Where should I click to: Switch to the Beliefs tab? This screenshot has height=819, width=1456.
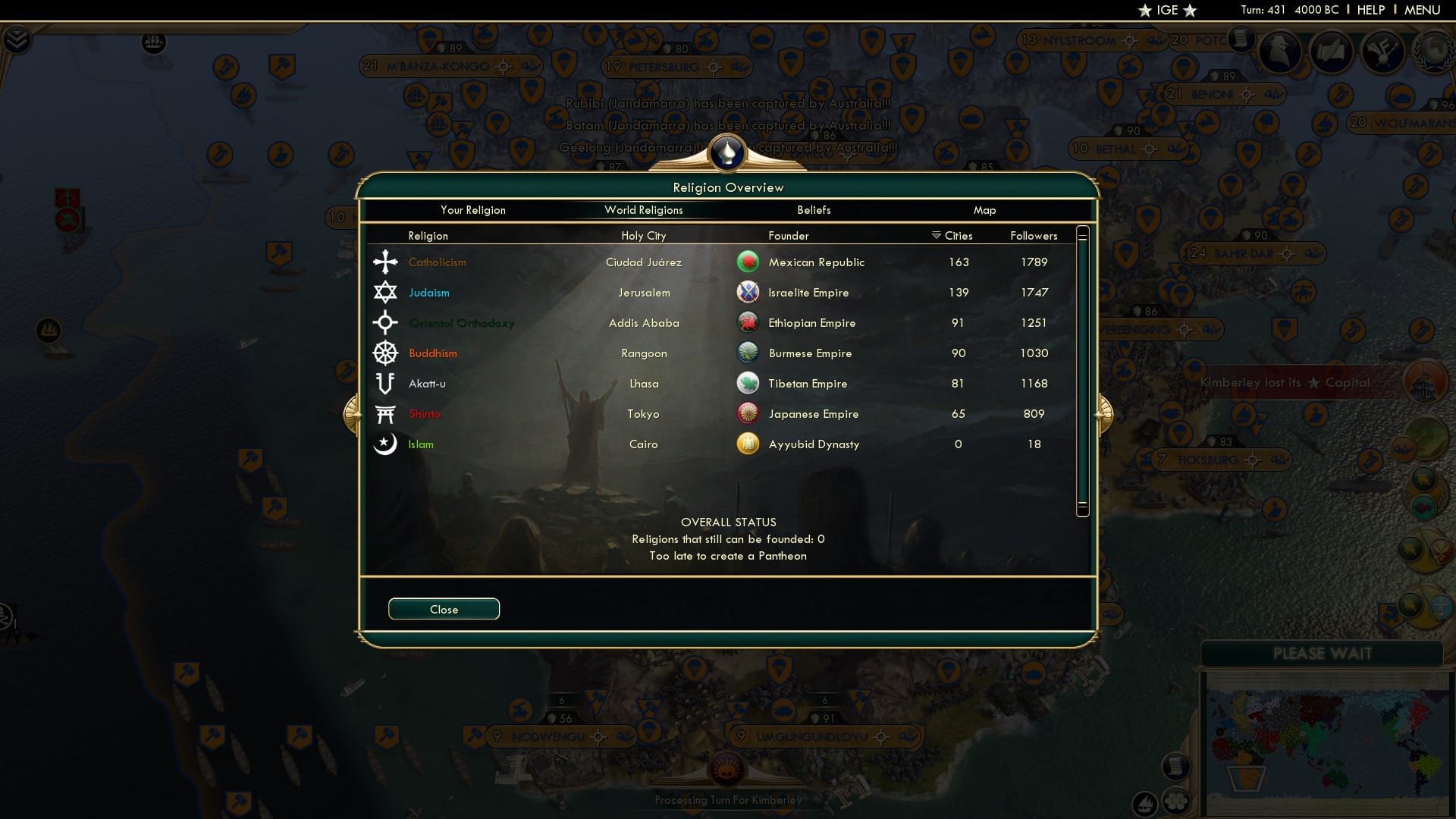(x=814, y=210)
